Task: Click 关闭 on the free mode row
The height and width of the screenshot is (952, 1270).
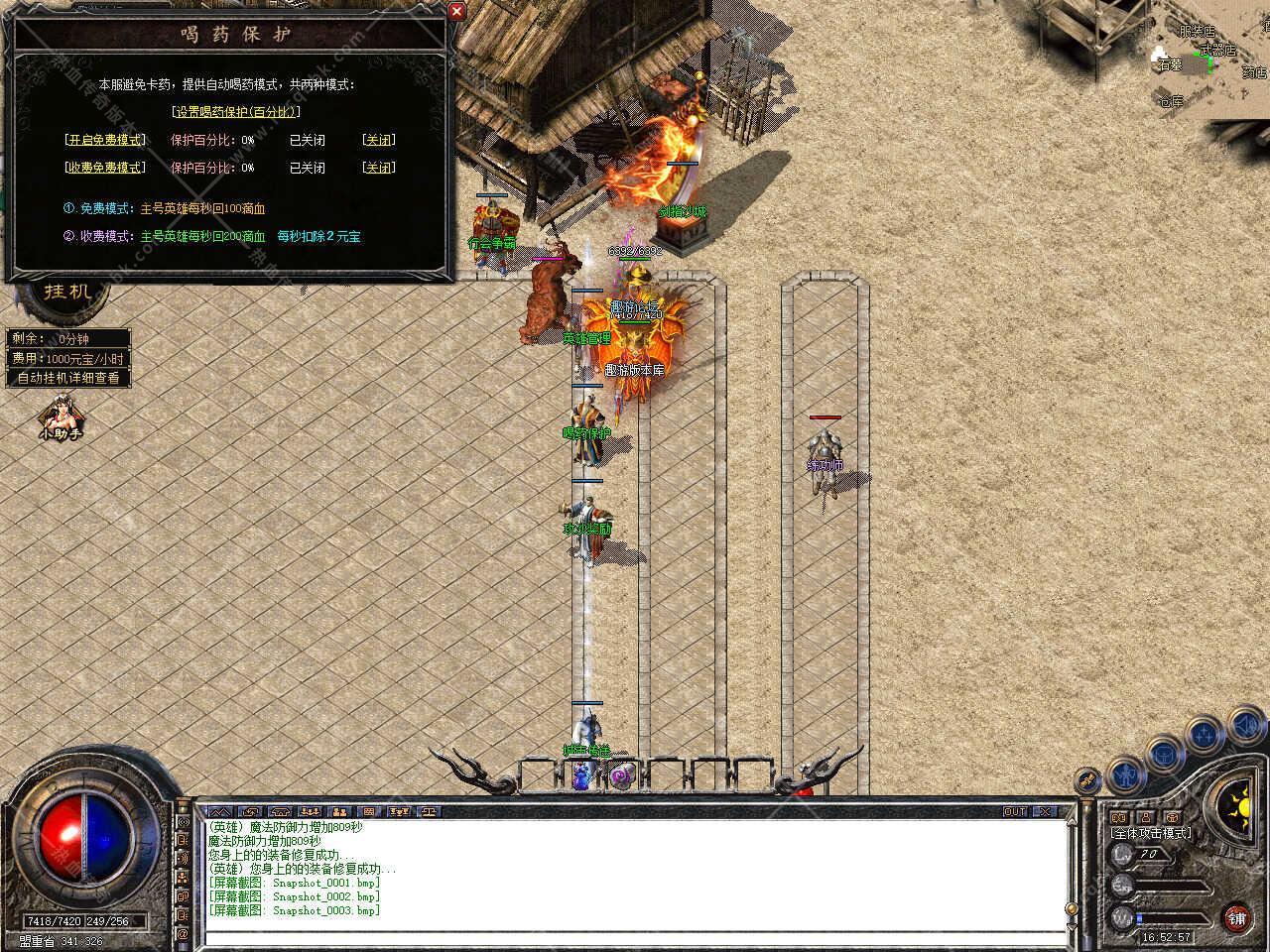Action: coord(378,140)
